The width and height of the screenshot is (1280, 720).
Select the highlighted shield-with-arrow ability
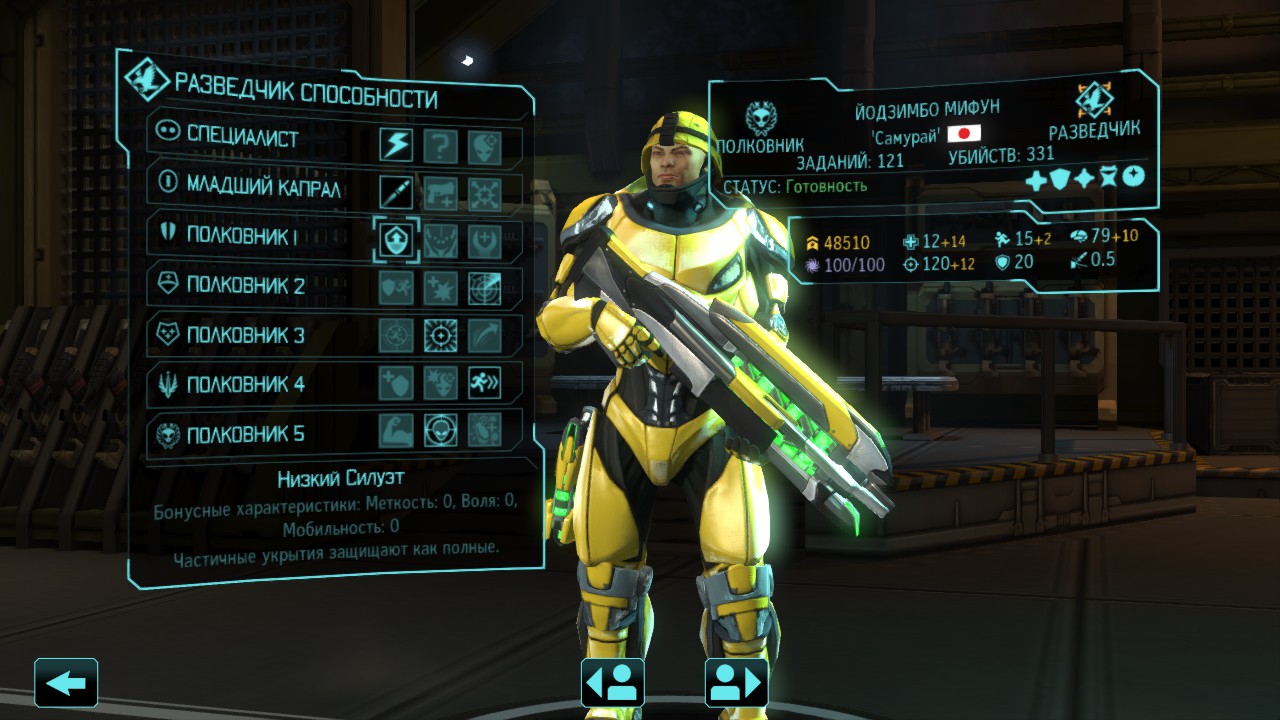(396, 241)
